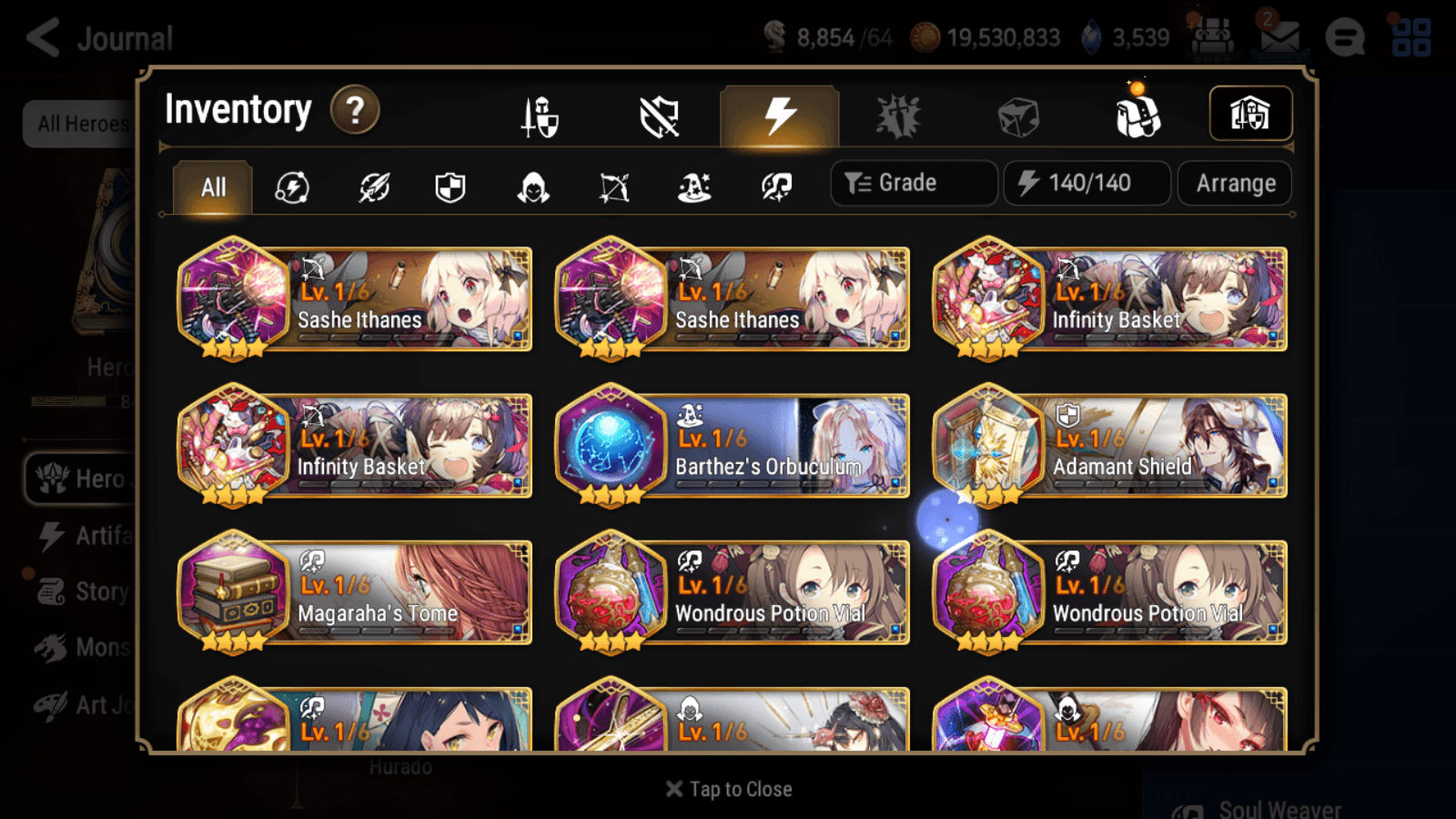Tap to Close the inventory window
This screenshot has height=819, width=1456.
(x=728, y=788)
